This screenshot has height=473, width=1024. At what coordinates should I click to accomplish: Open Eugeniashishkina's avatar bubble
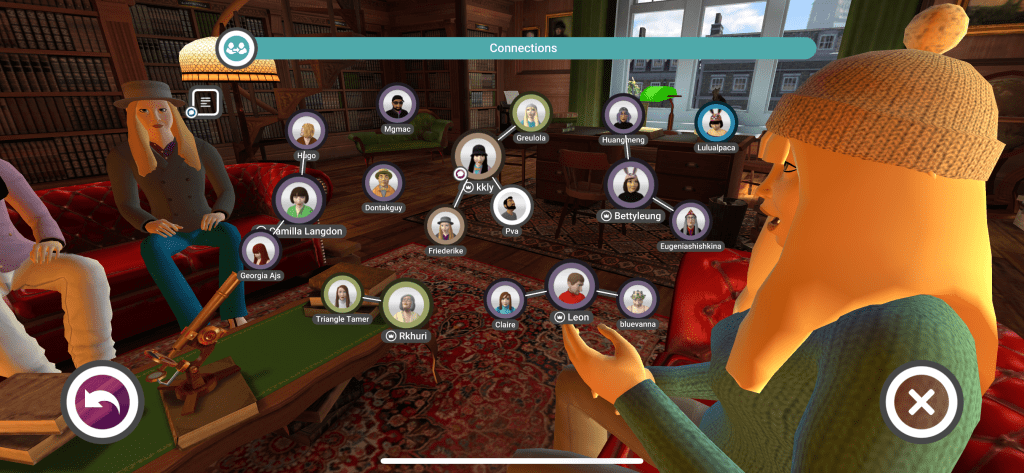point(690,221)
